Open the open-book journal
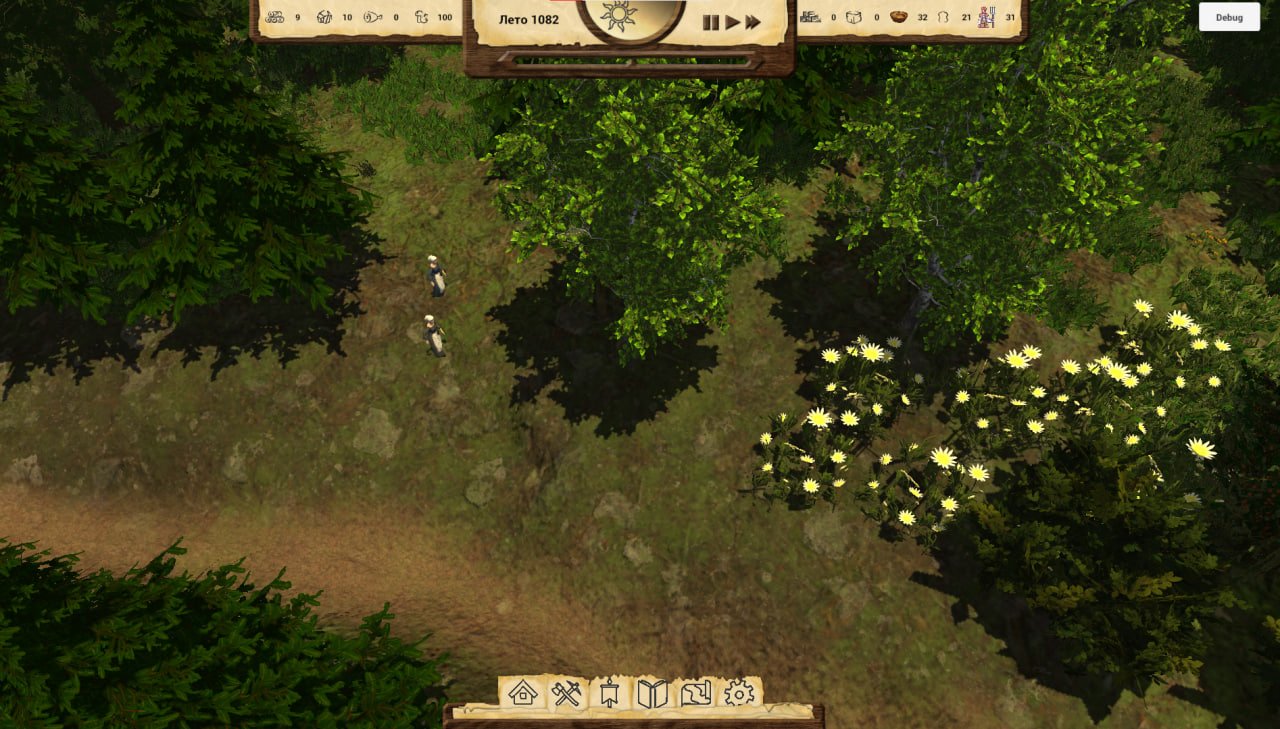The width and height of the screenshot is (1280, 729). [652, 693]
